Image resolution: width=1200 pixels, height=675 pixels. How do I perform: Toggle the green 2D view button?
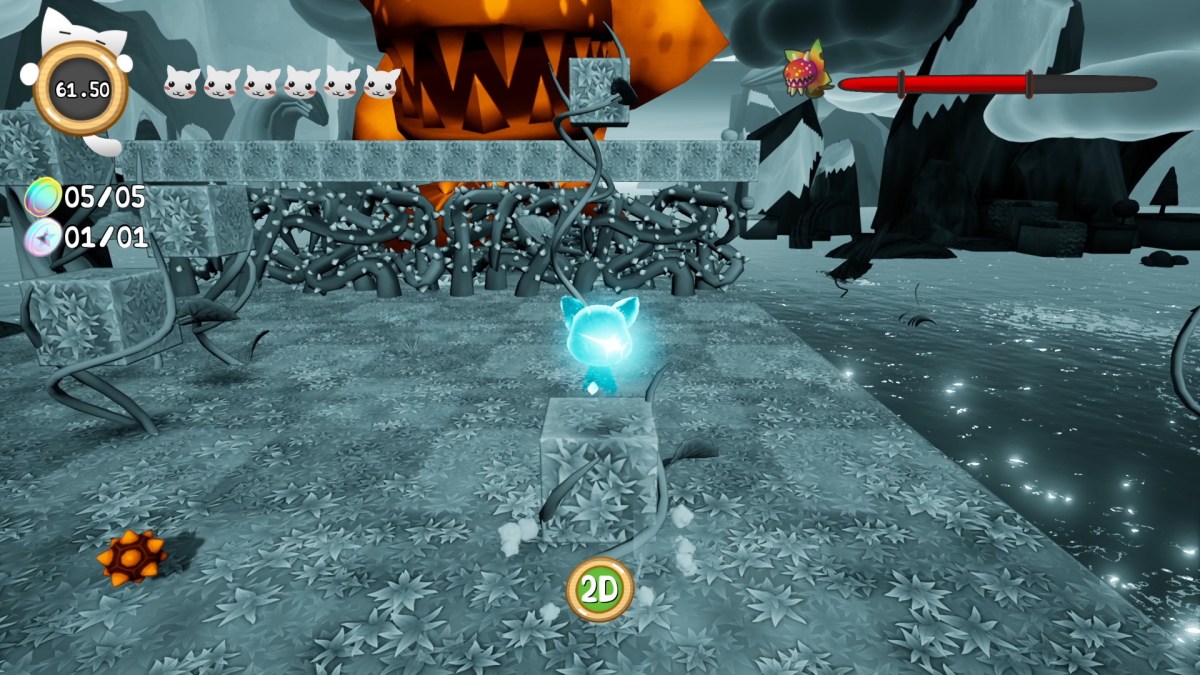point(600,590)
